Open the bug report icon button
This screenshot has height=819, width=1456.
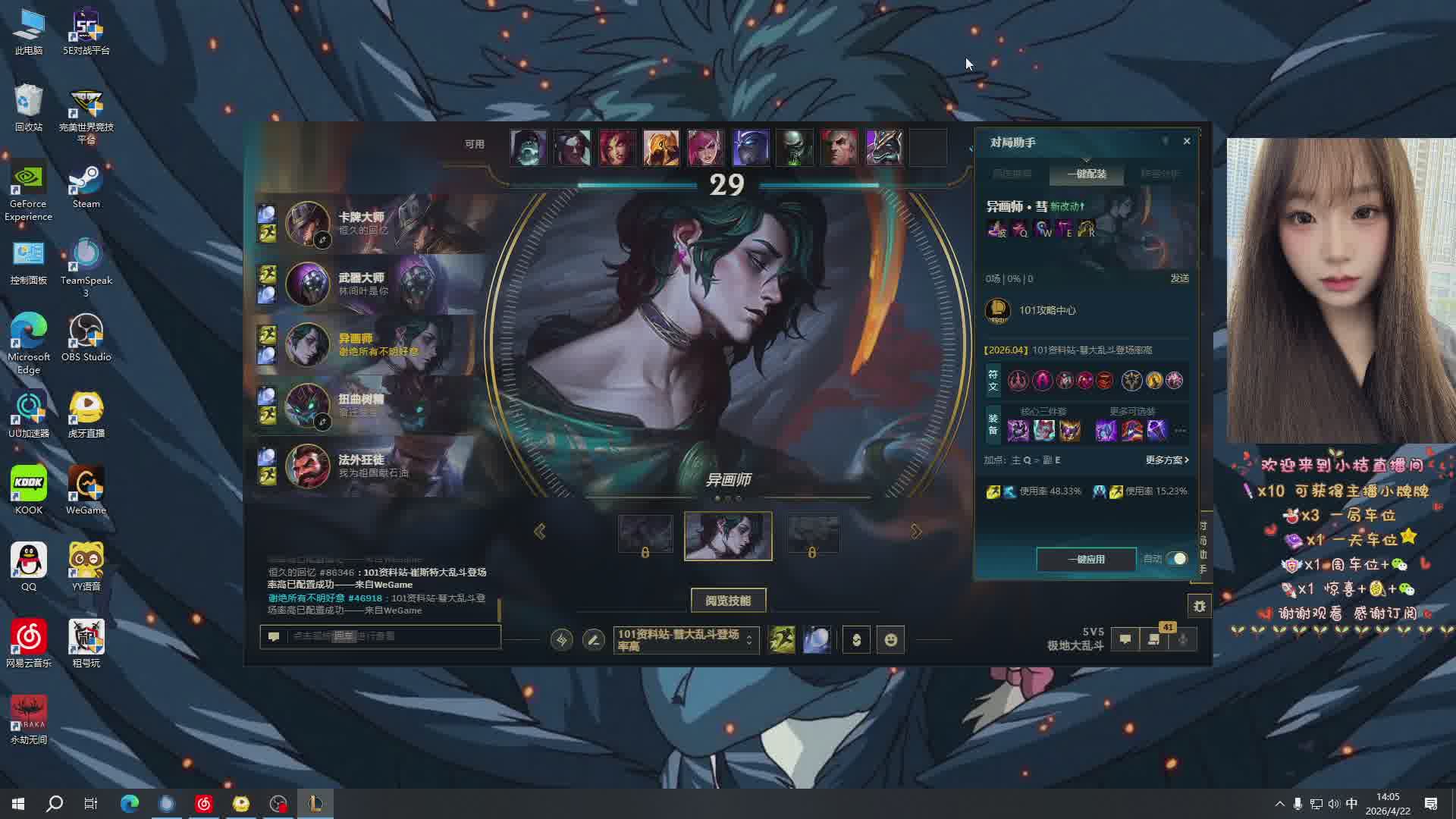coord(1199,606)
